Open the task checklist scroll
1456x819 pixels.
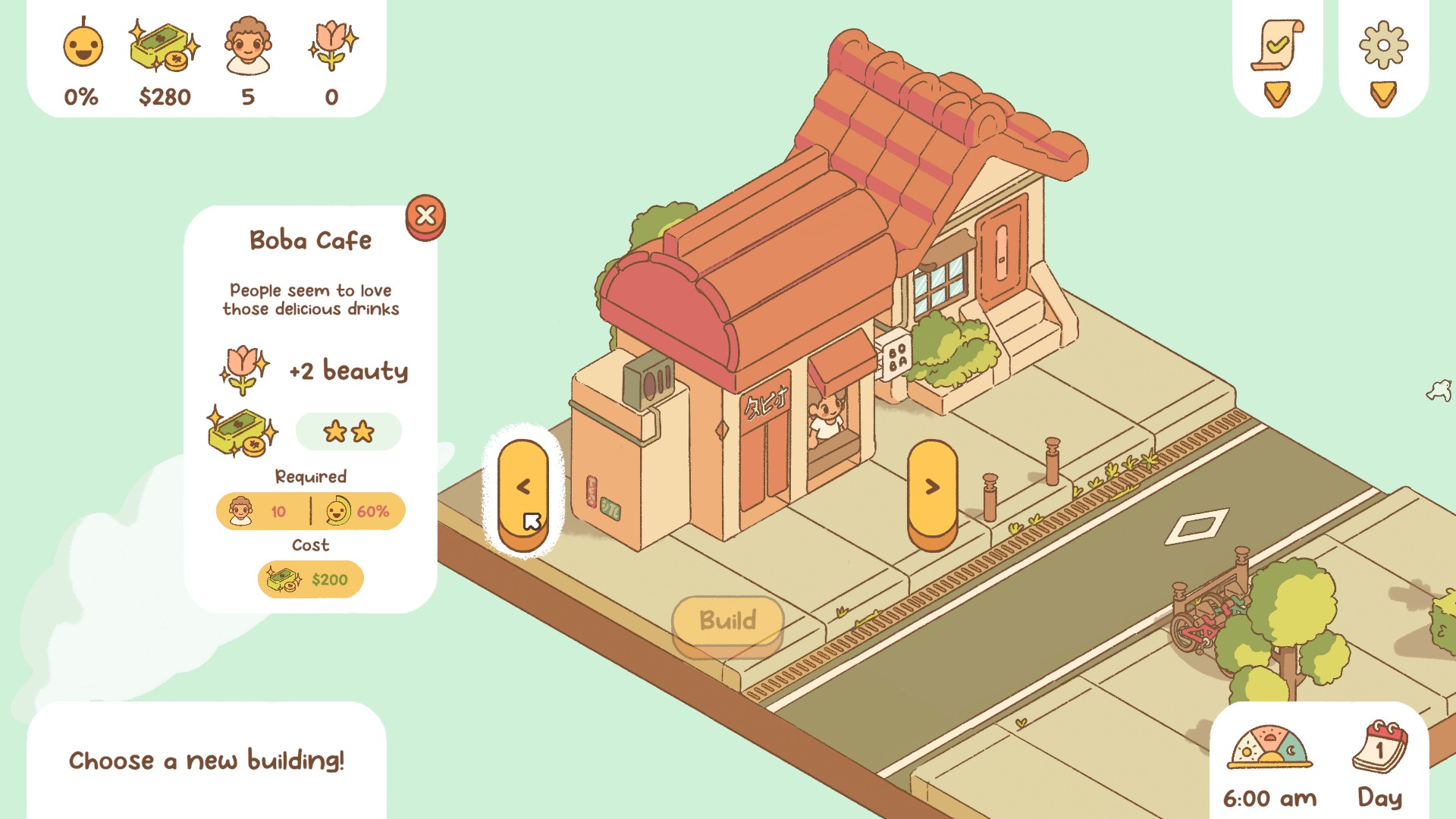1277,47
